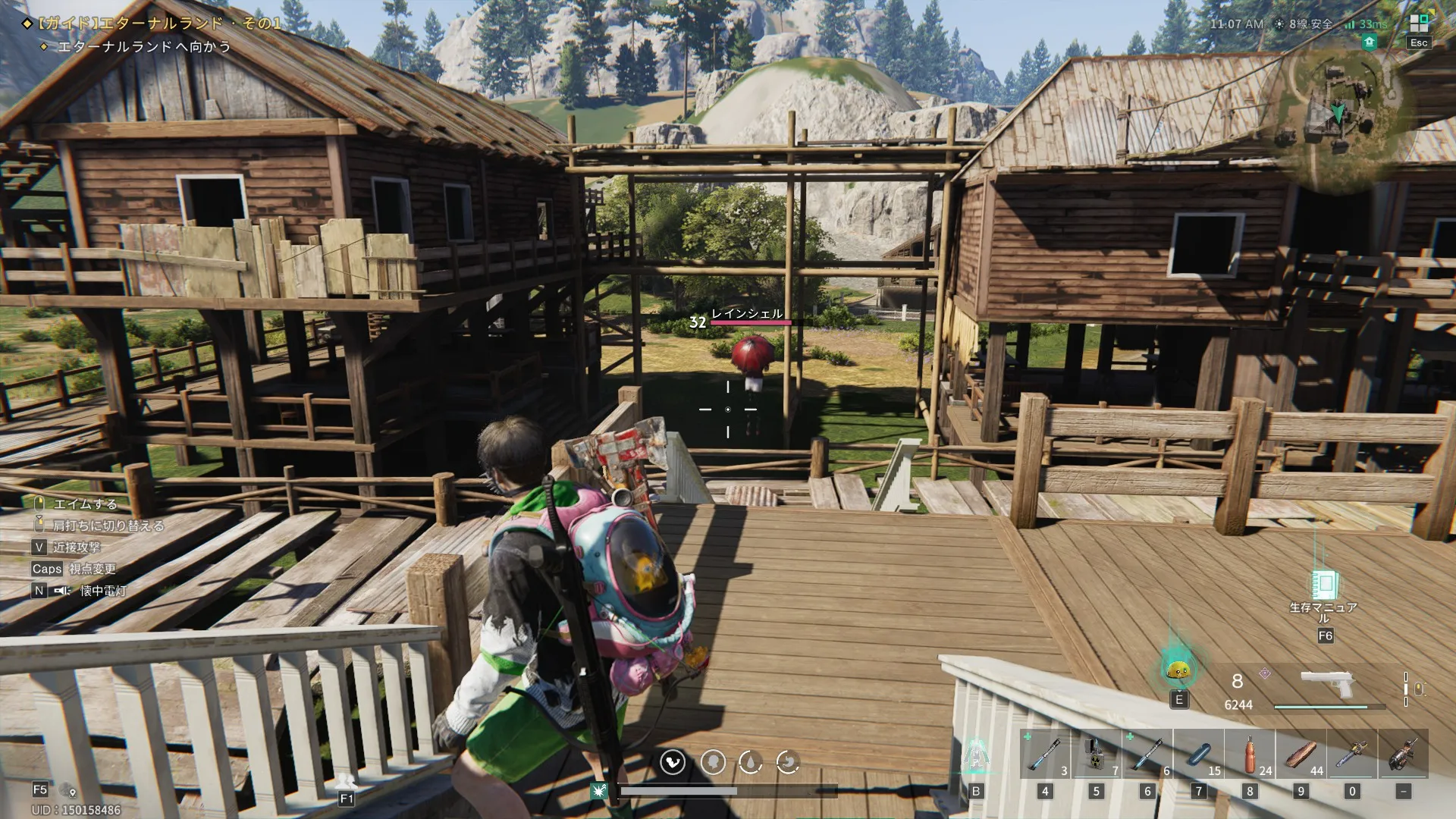Screen dimensions: 1456x819
Task: Click the flexed arm status icon
Action: (x=673, y=761)
